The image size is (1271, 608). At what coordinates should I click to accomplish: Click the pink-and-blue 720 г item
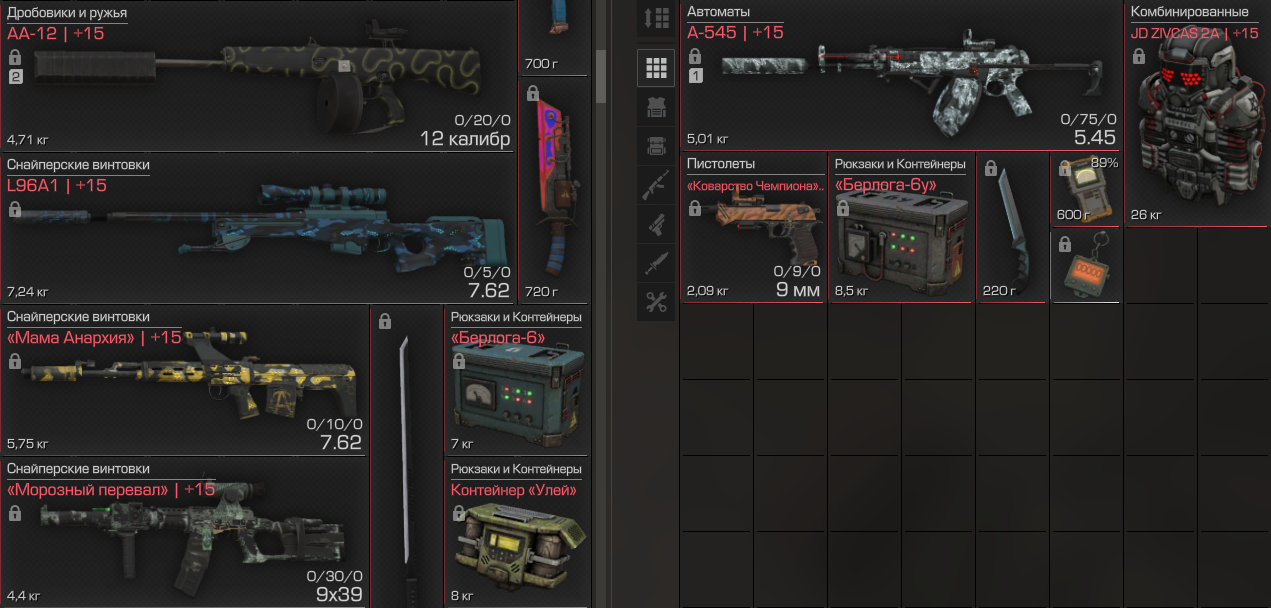(x=554, y=190)
